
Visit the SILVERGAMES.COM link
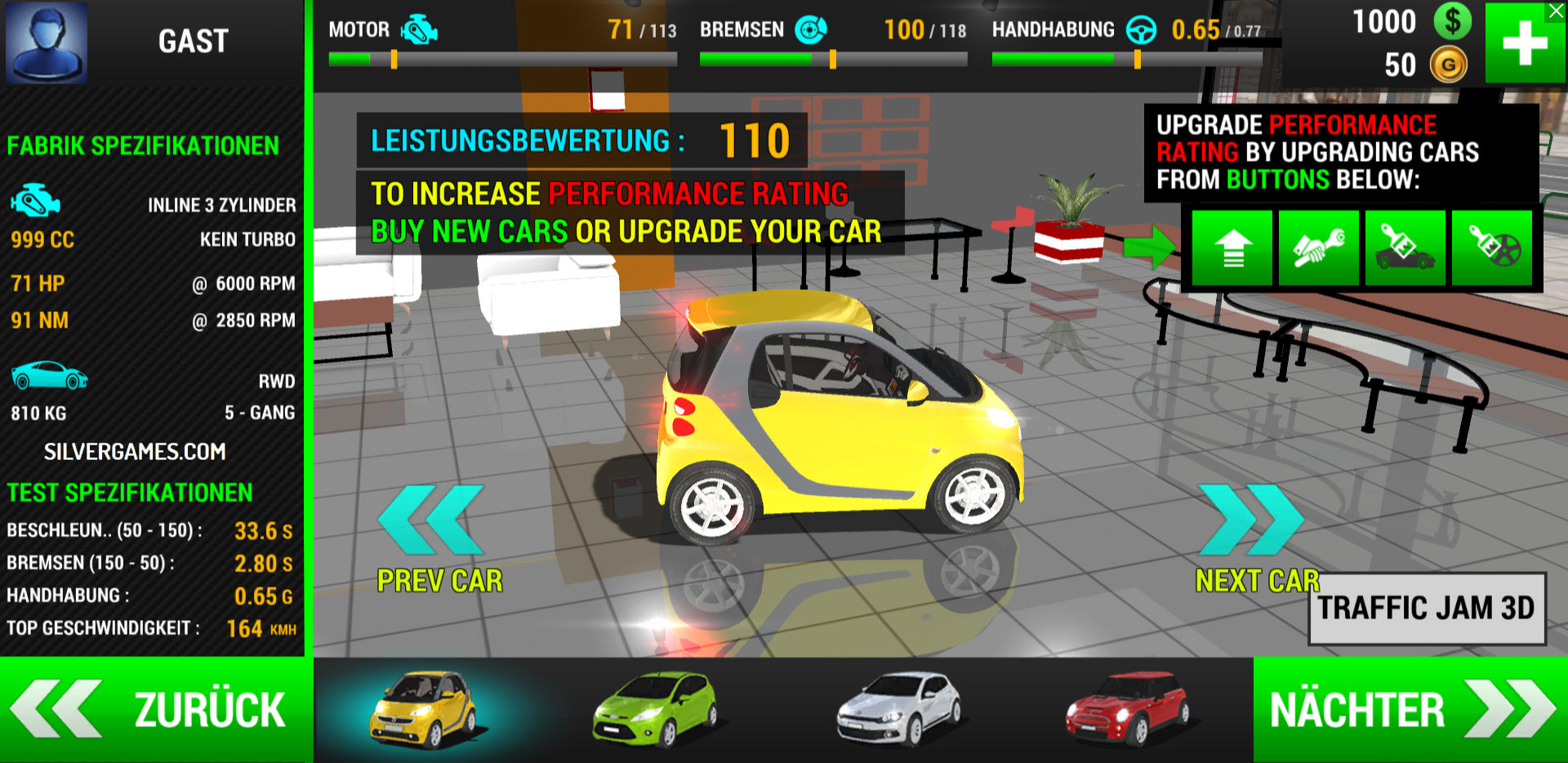tap(135, 452)
